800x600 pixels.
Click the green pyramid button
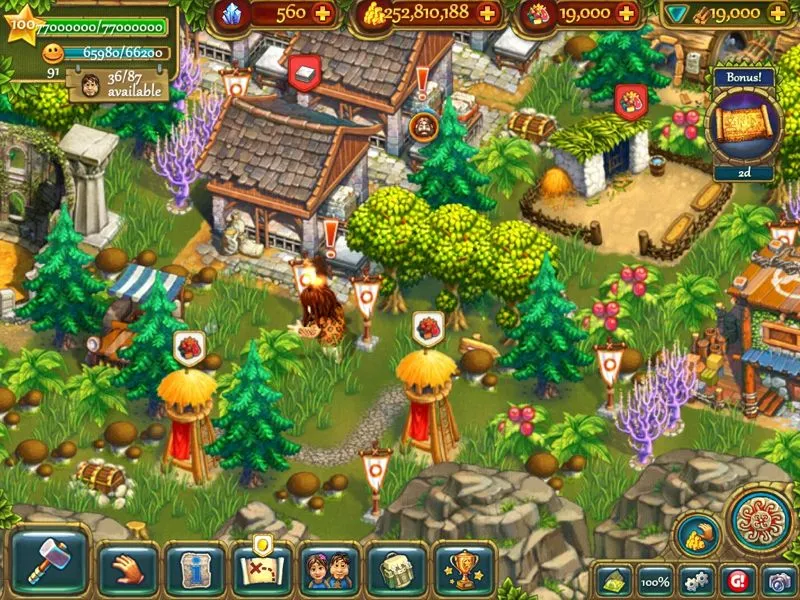click(x=616, y=581)
